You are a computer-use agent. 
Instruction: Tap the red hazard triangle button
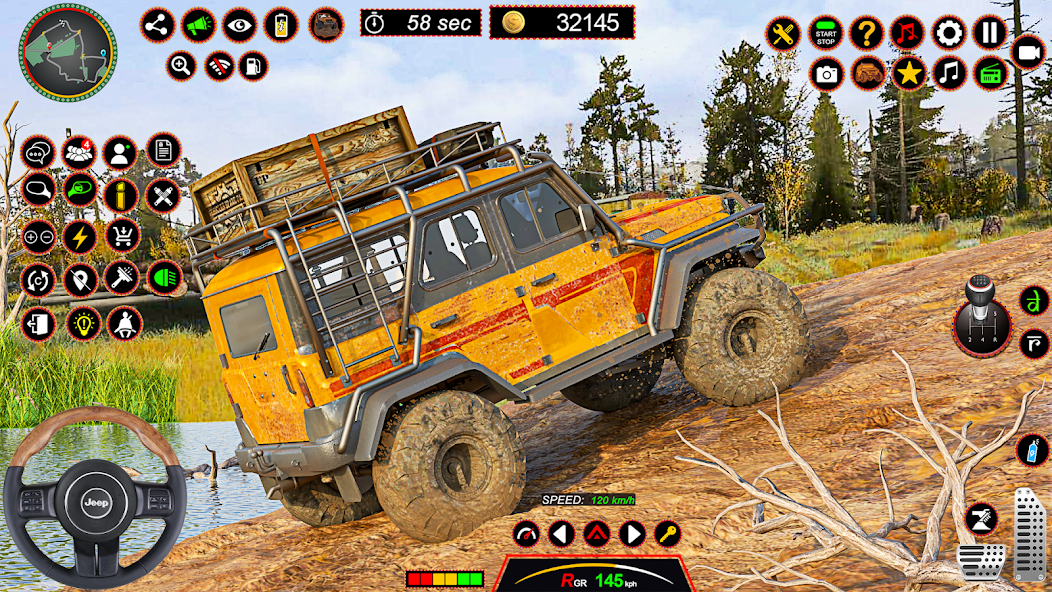coord(596,533)
